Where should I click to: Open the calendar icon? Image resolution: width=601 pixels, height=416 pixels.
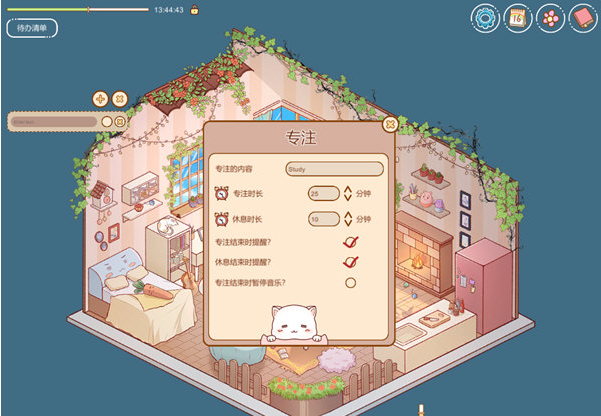point(517,17)
